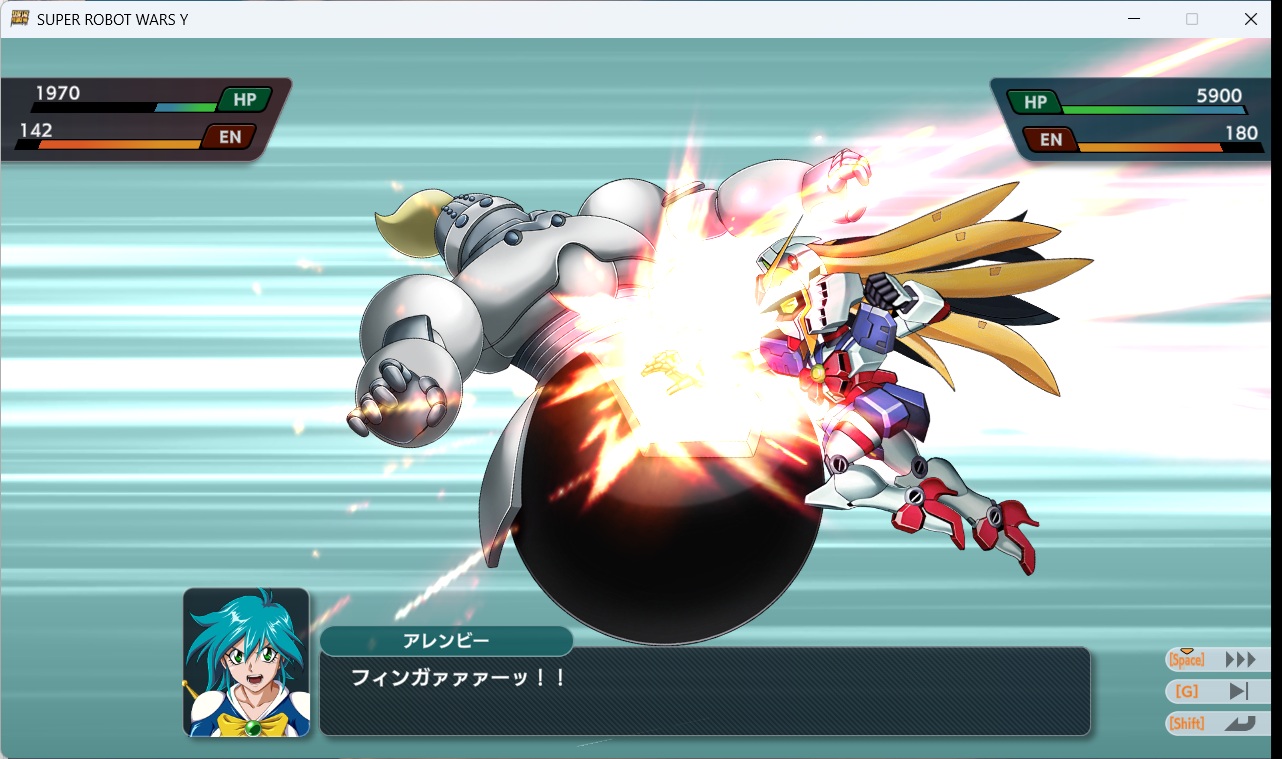Click Allenby's character portrait
The height and width of the screenshot is (759, 1282).
tap(246, 662)
